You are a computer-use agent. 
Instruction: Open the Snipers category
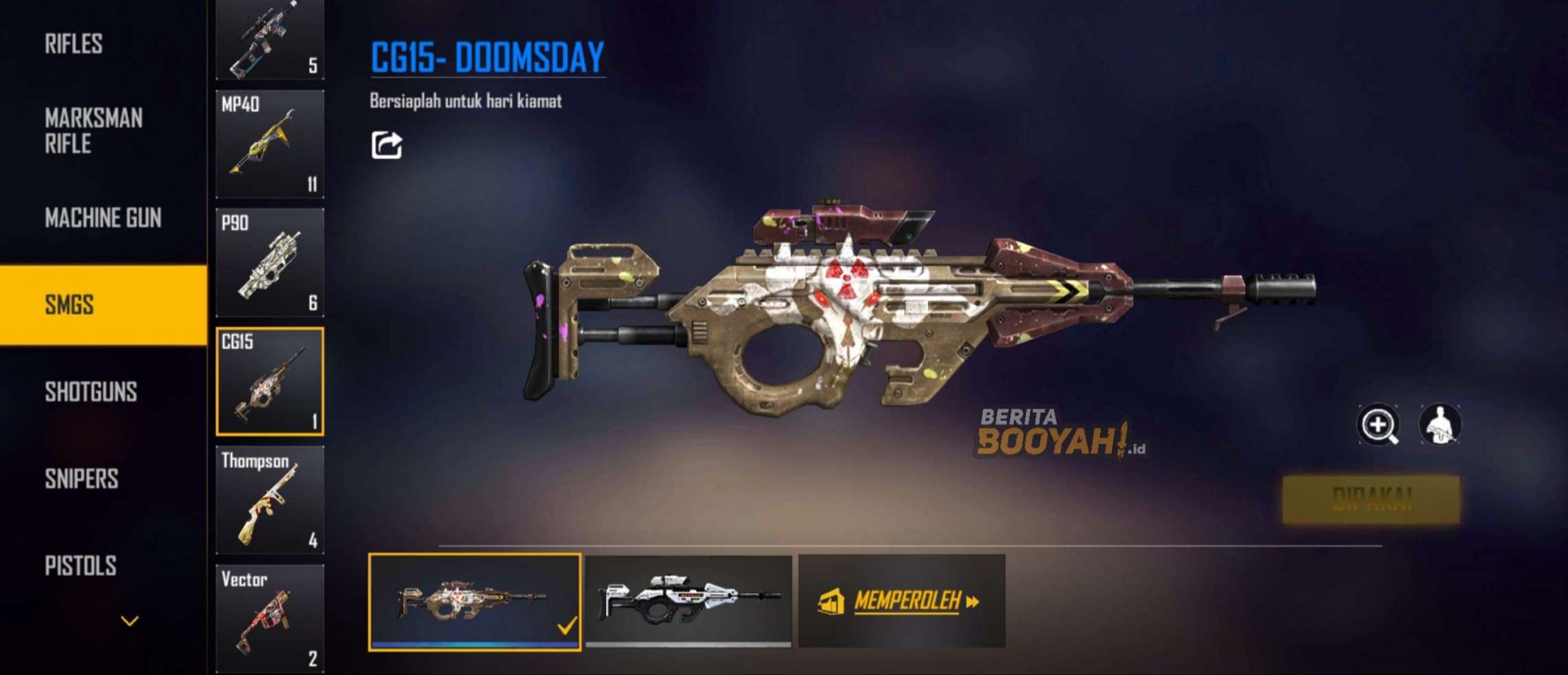82,479
